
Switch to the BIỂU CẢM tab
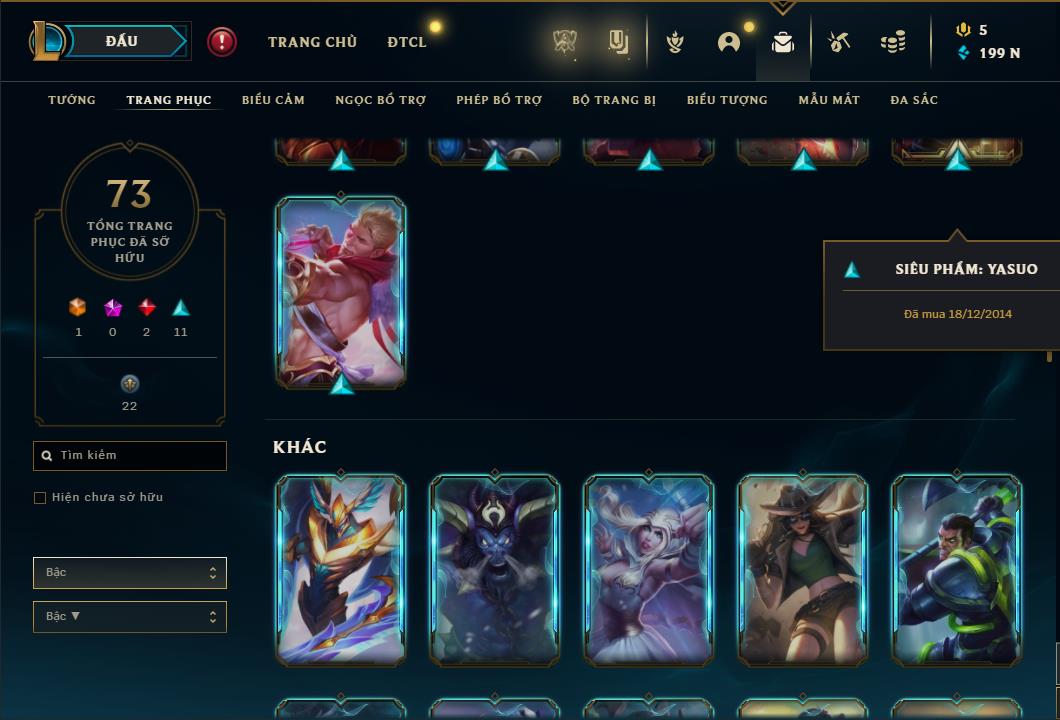pyautogui.click(x=273, y=100)
